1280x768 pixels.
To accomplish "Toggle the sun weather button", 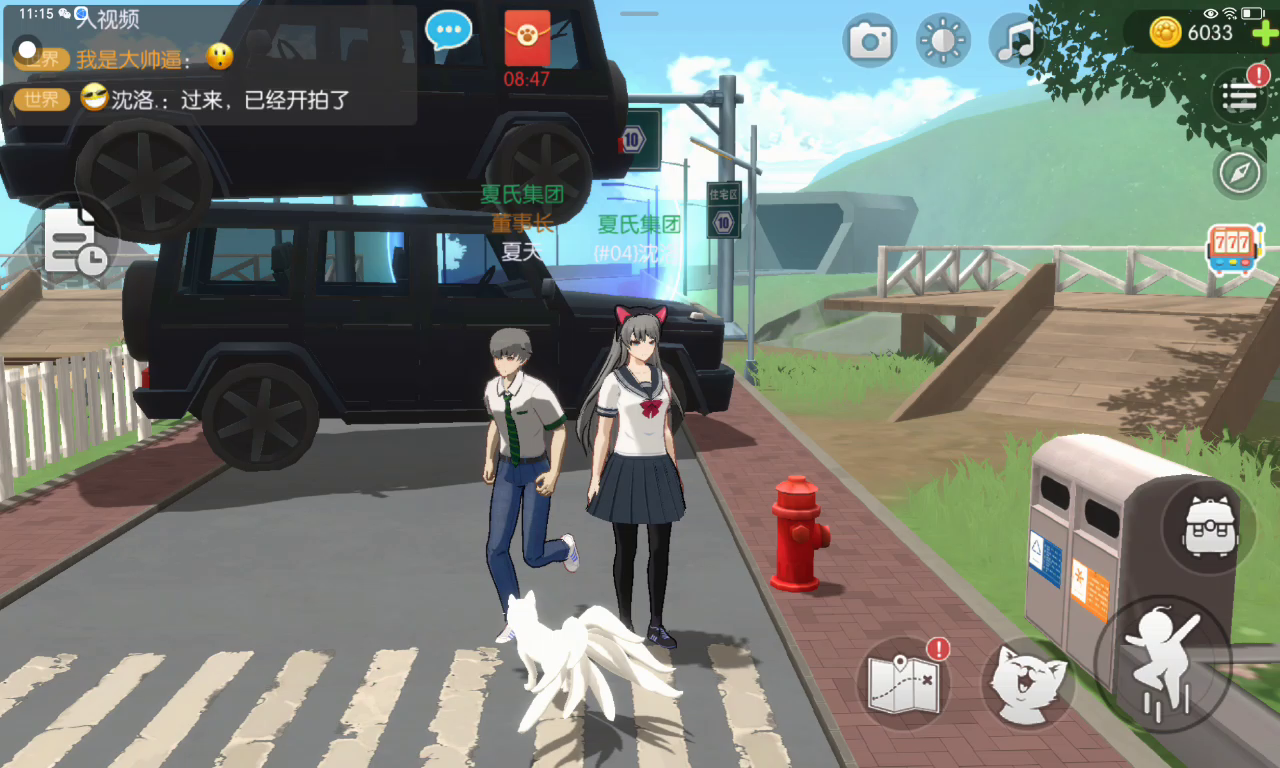I will (x=943, y=40).
